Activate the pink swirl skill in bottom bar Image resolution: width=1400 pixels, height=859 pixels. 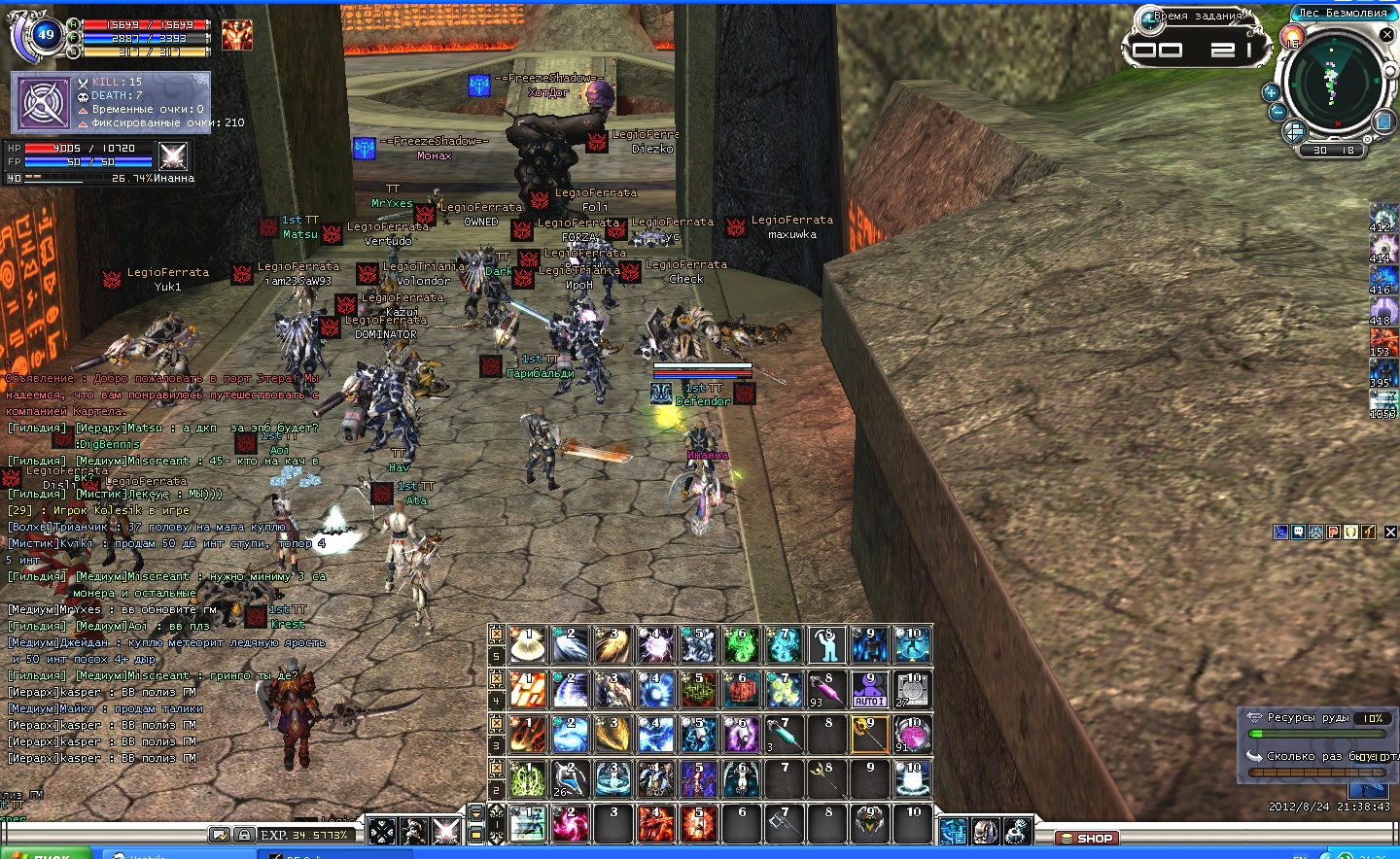coord(569,823)
